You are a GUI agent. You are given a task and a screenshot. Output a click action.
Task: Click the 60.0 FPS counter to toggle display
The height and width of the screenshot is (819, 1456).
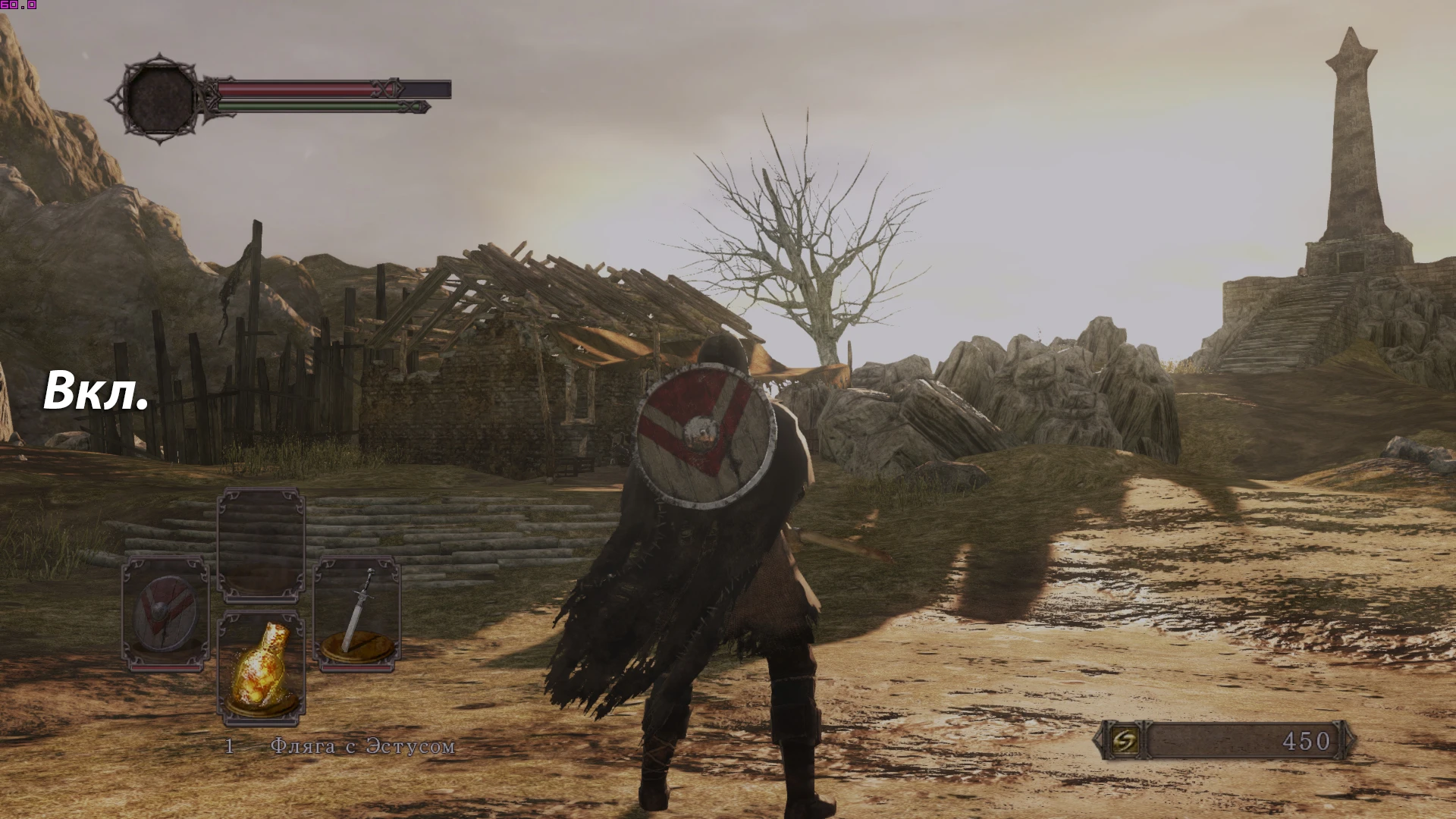pyautogui.click(x=17, y=6)
